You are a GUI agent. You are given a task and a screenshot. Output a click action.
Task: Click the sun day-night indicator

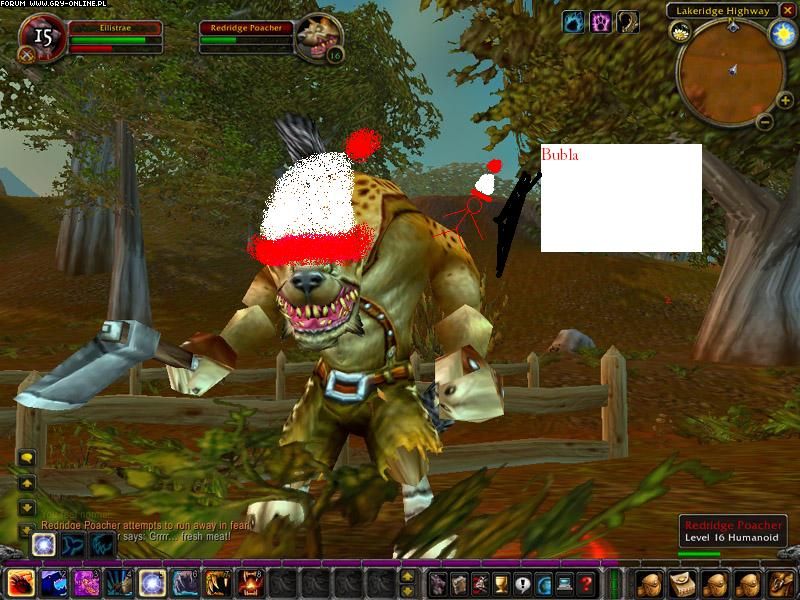coord(781,35)
